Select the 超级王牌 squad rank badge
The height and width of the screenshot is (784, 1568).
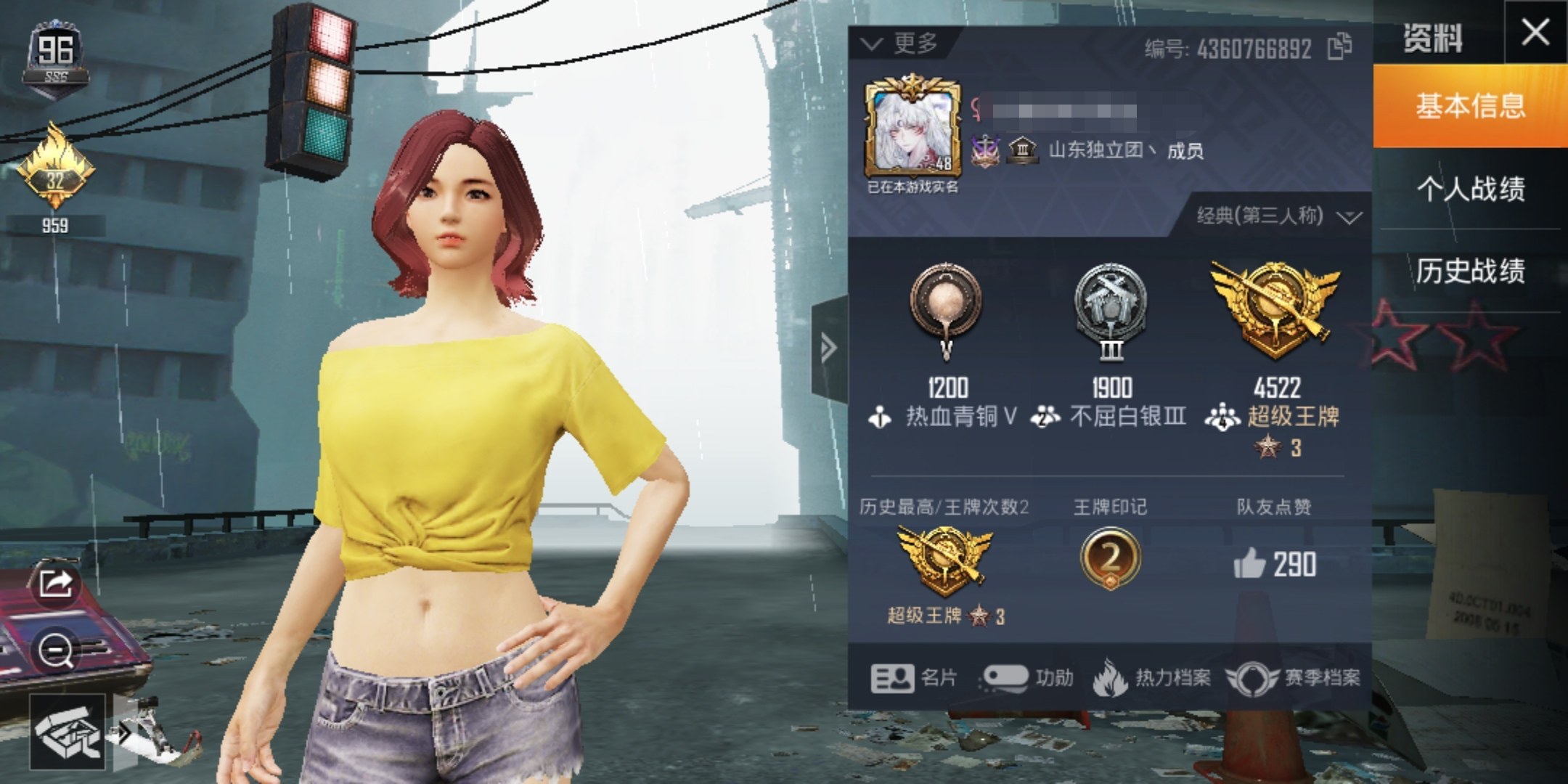pyautogui.click(x=1274, y=311)
